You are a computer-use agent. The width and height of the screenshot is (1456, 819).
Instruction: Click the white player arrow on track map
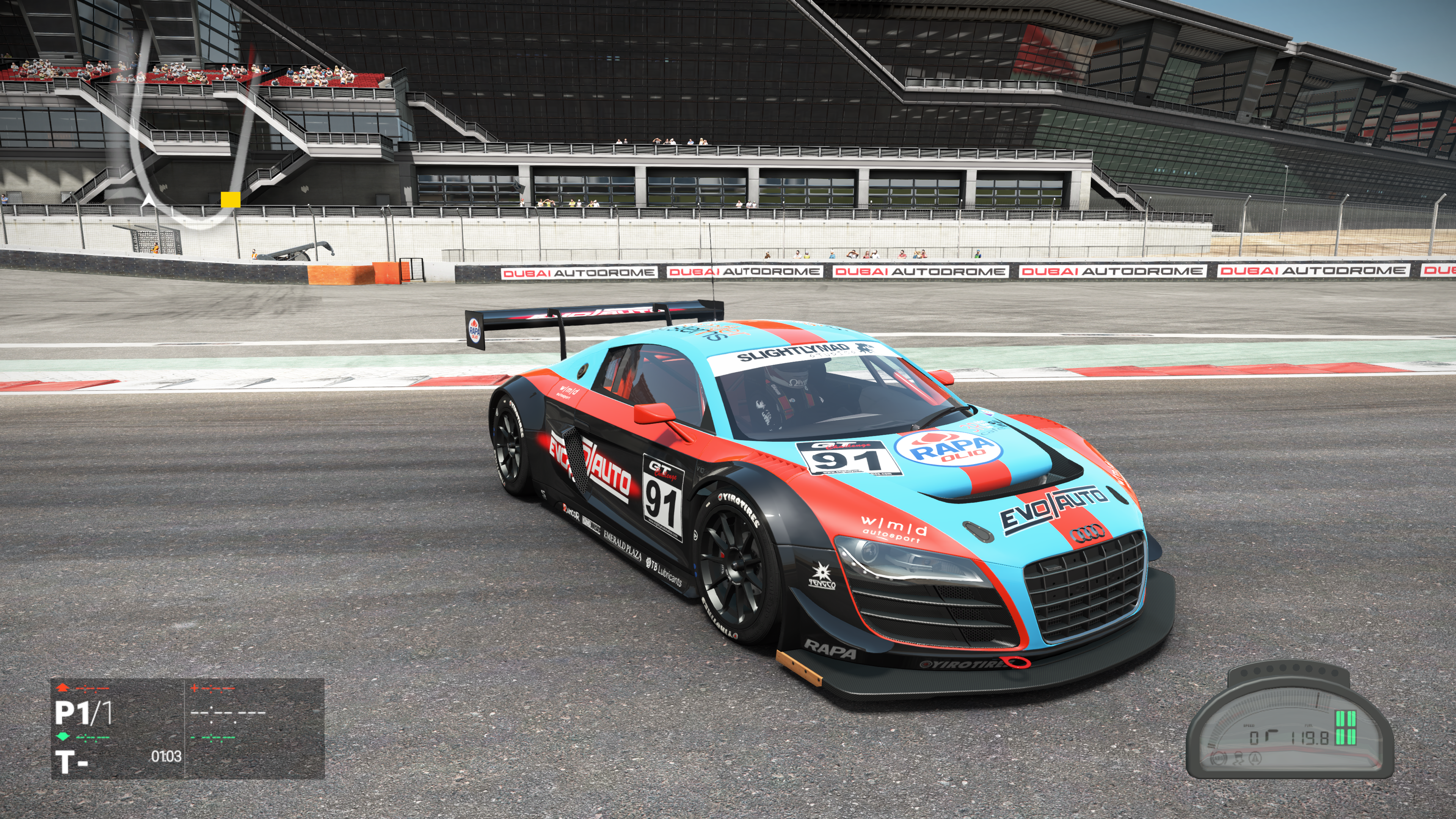click(x=149, y=199)
